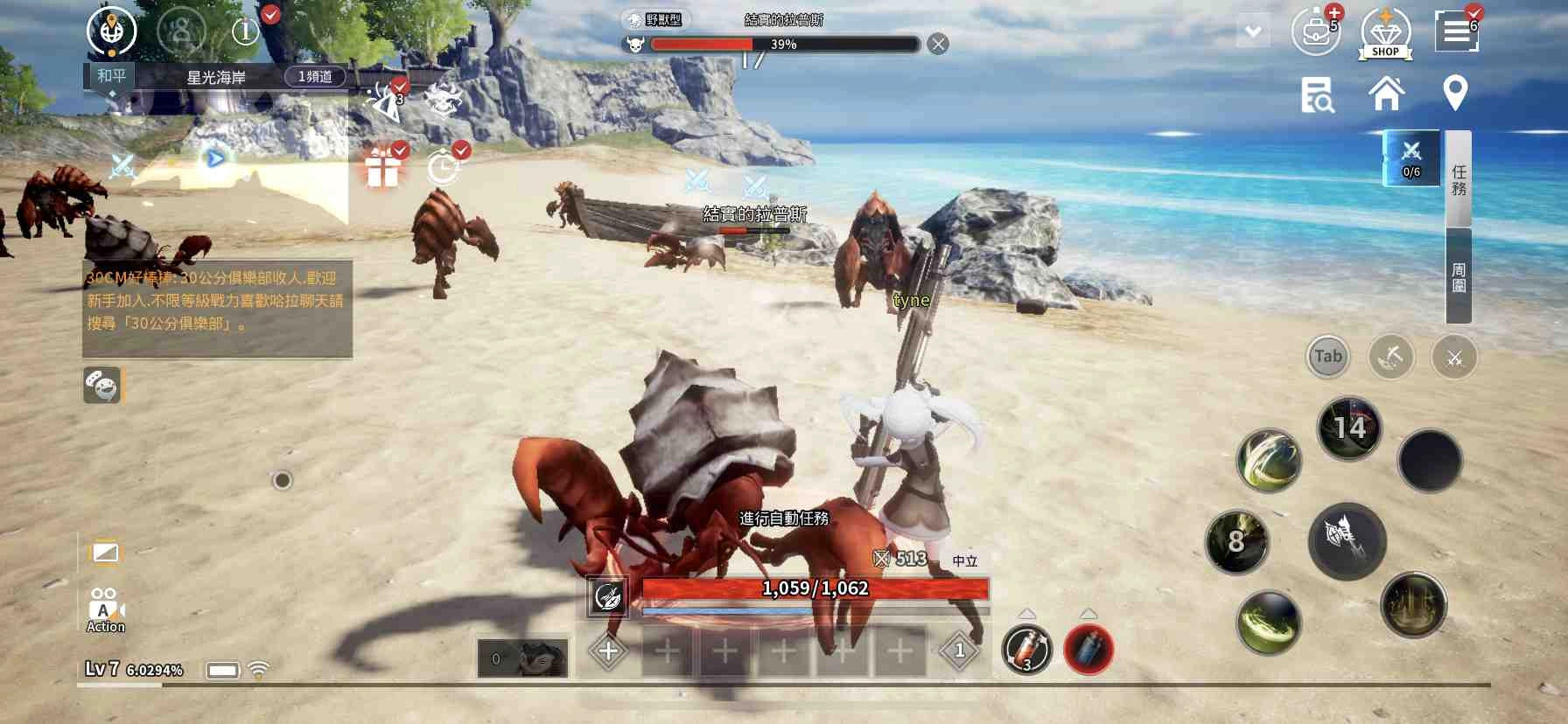Open the main hamburger menu

[1456, 31]
